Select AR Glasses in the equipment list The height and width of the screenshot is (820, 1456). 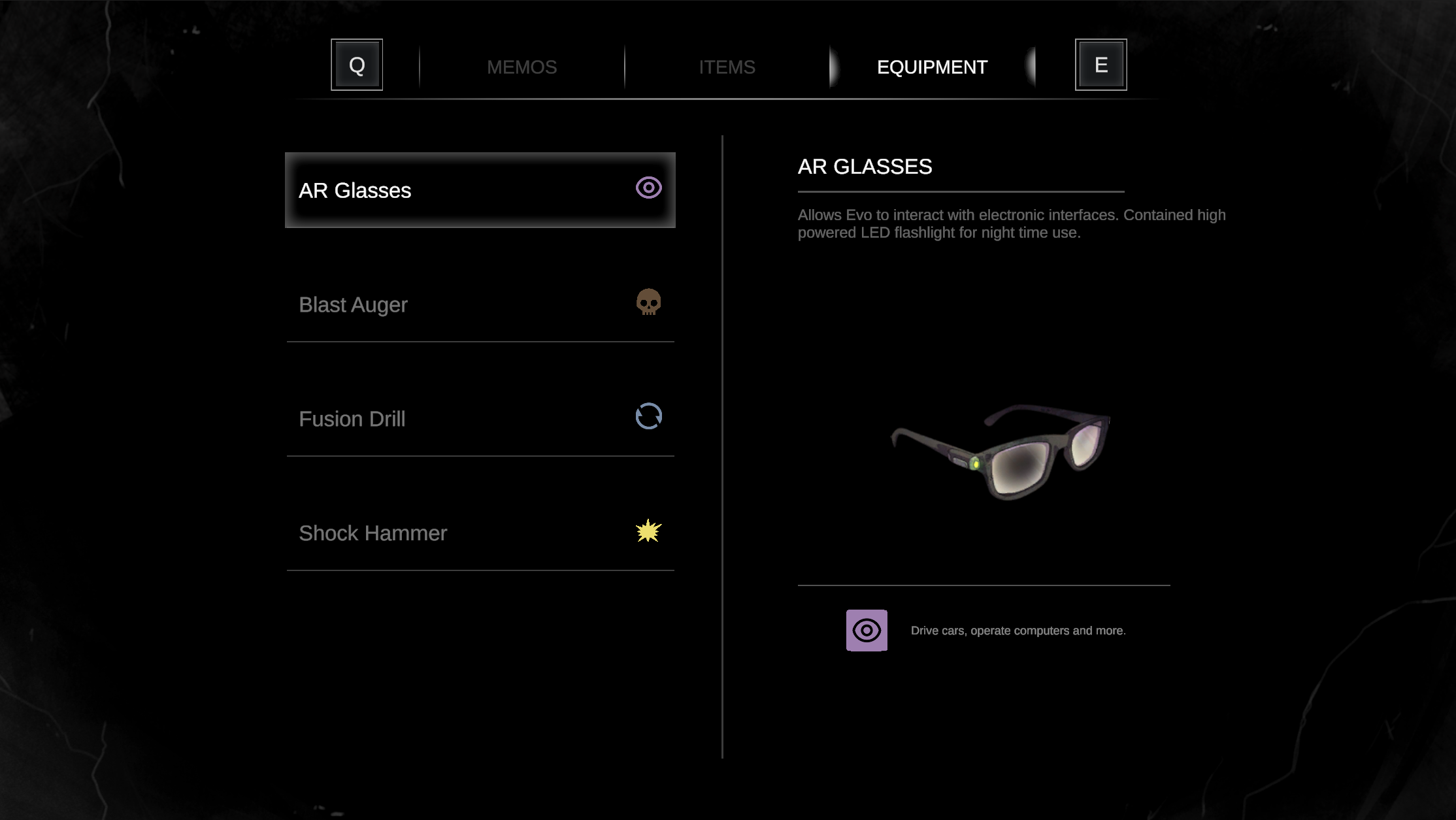tap(480, 190)
